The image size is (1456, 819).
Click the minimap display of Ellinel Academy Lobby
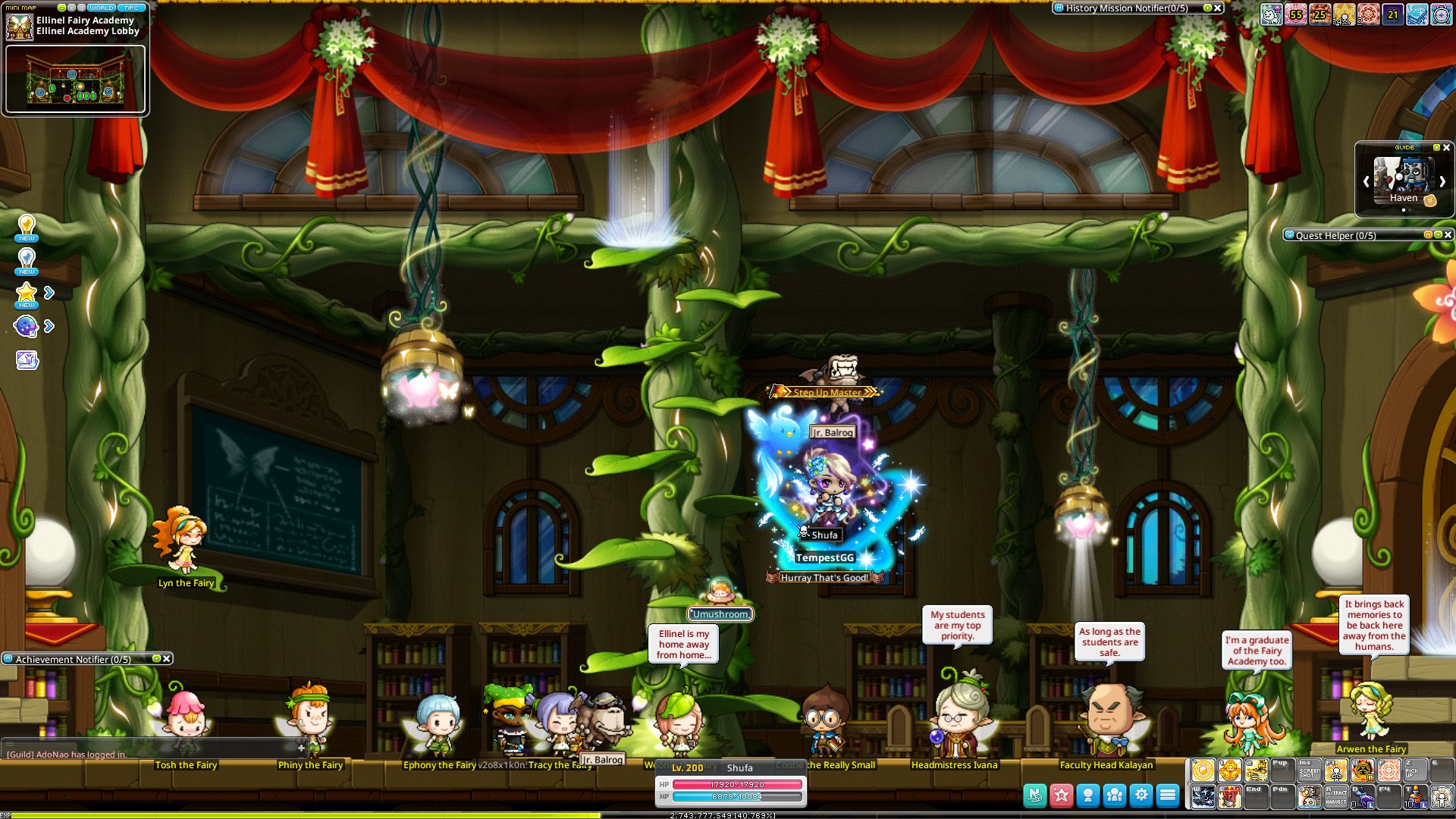(x=75, y=80)
